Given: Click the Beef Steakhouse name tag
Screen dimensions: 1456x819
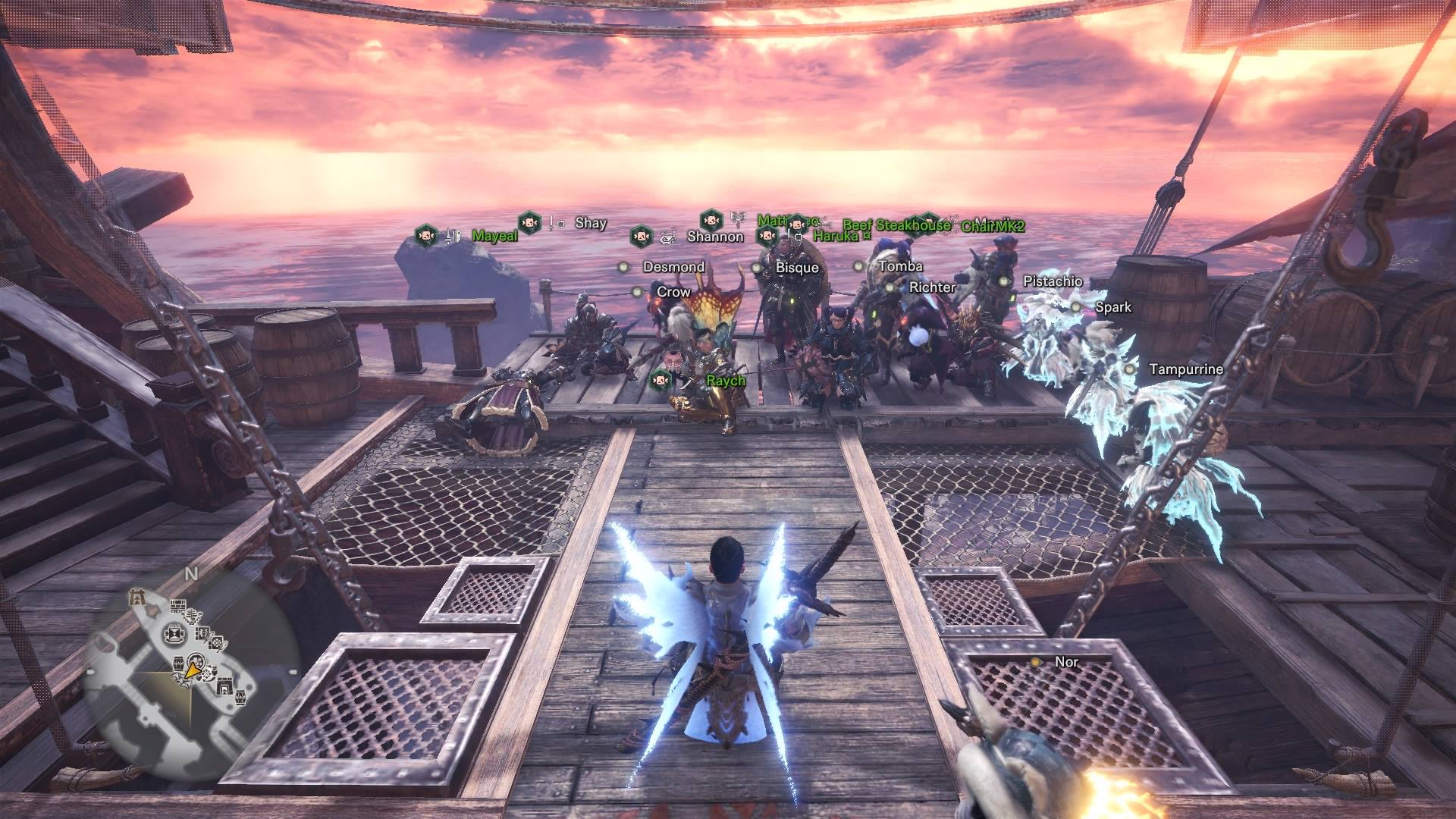Looking at the screenshot, I should [x=896, y=225].
